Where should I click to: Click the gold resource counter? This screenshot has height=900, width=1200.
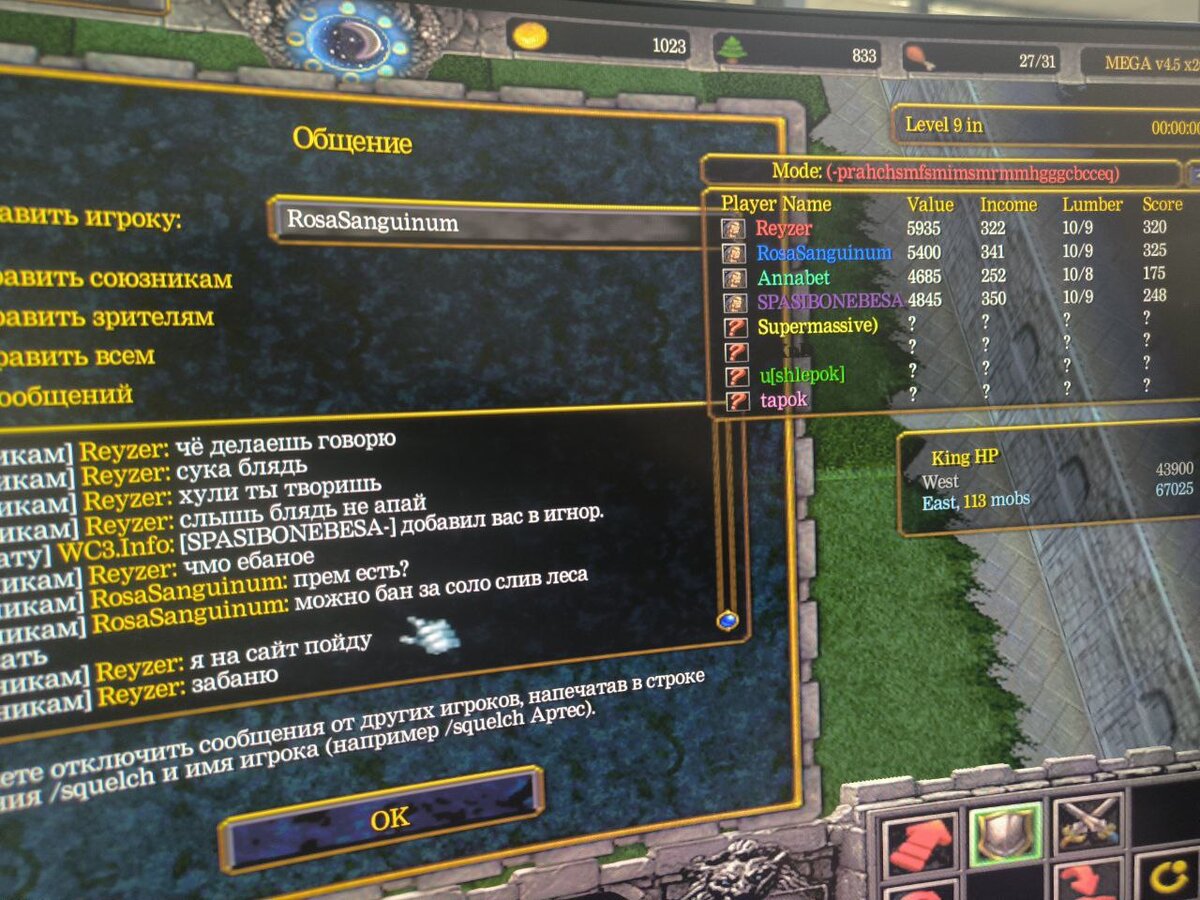600,43
